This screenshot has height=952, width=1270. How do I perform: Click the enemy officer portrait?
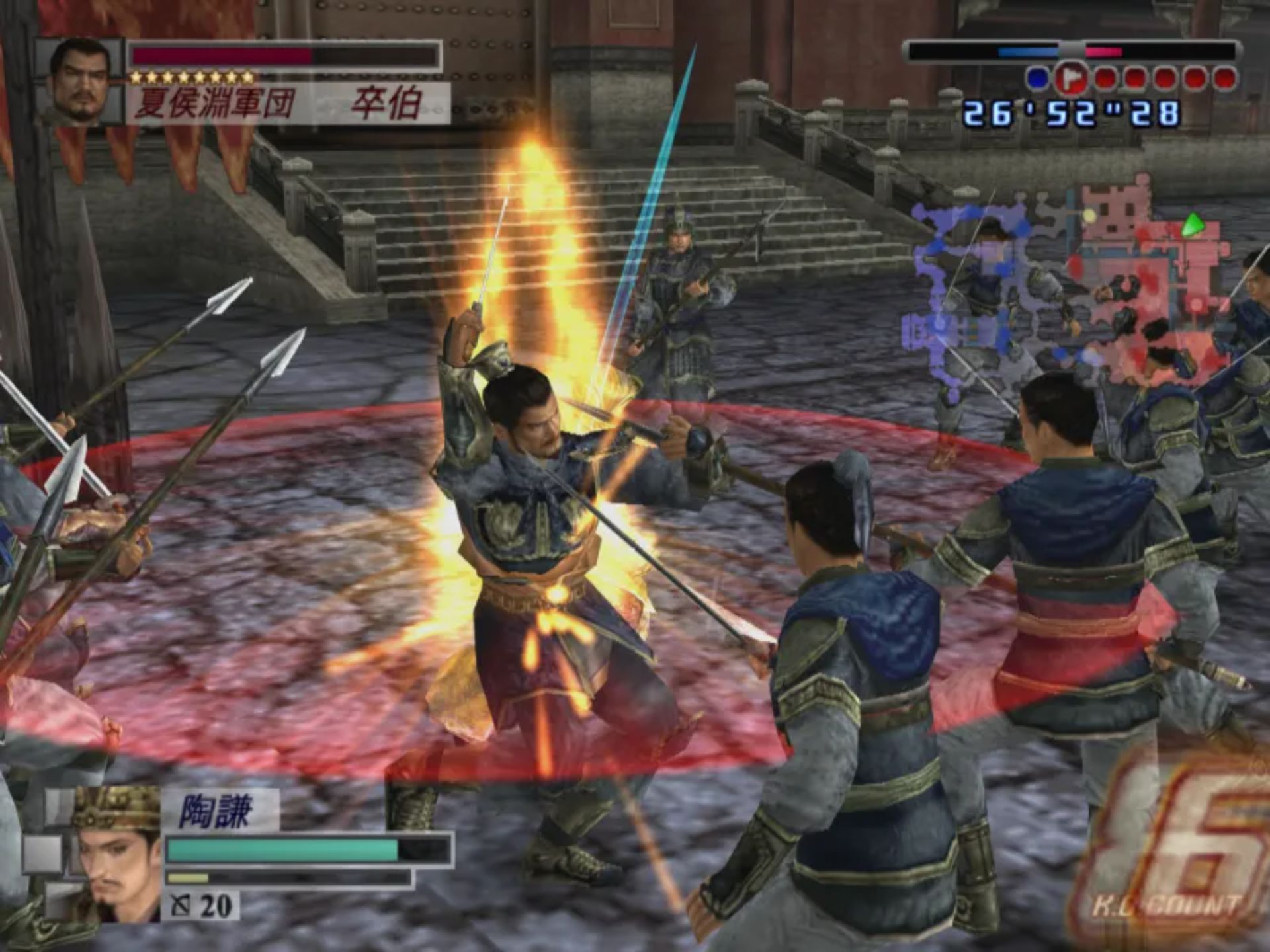pos(81,81)
